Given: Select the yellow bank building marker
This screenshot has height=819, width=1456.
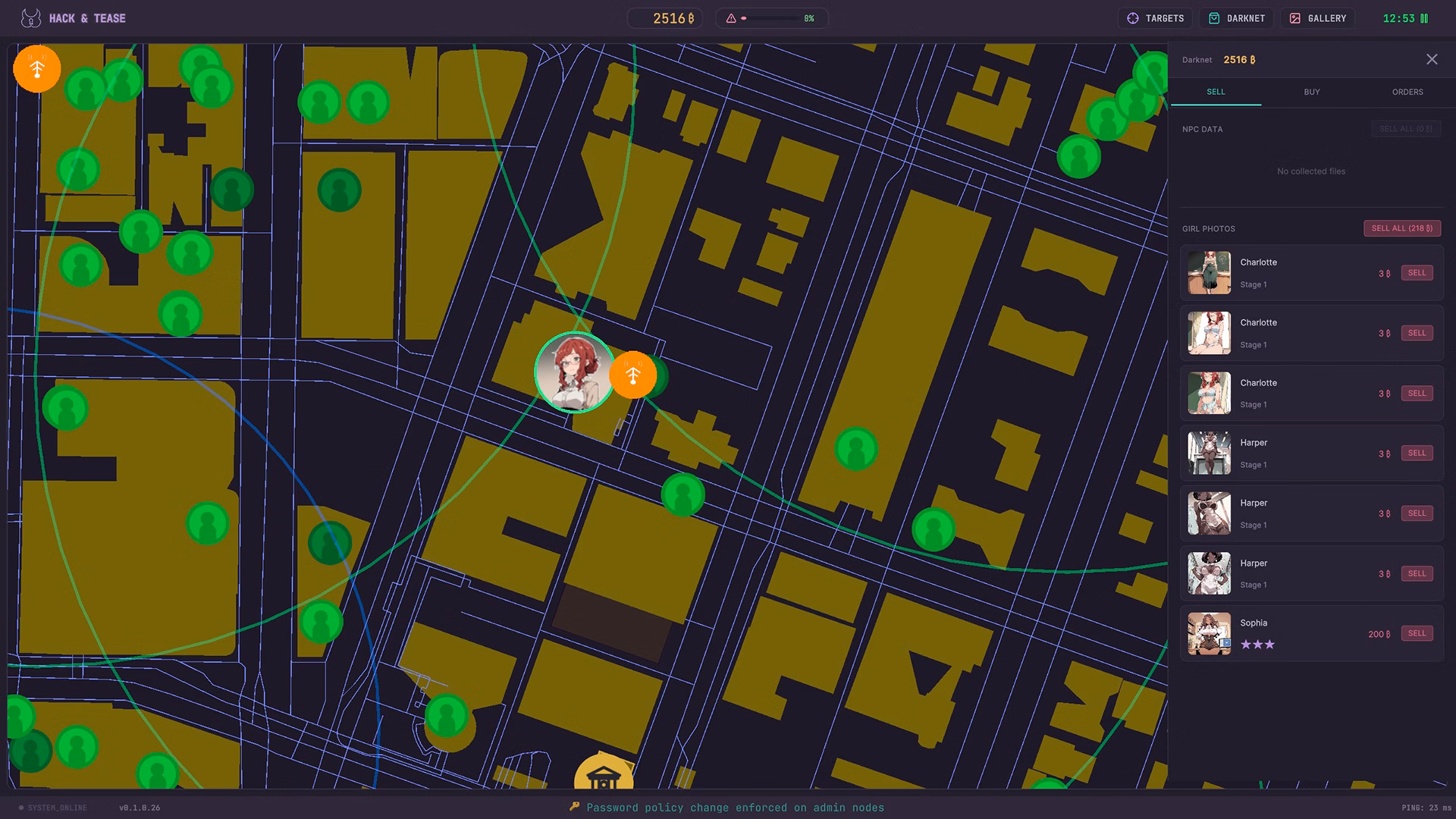Looking at the screenshot, I should [604, 773].
